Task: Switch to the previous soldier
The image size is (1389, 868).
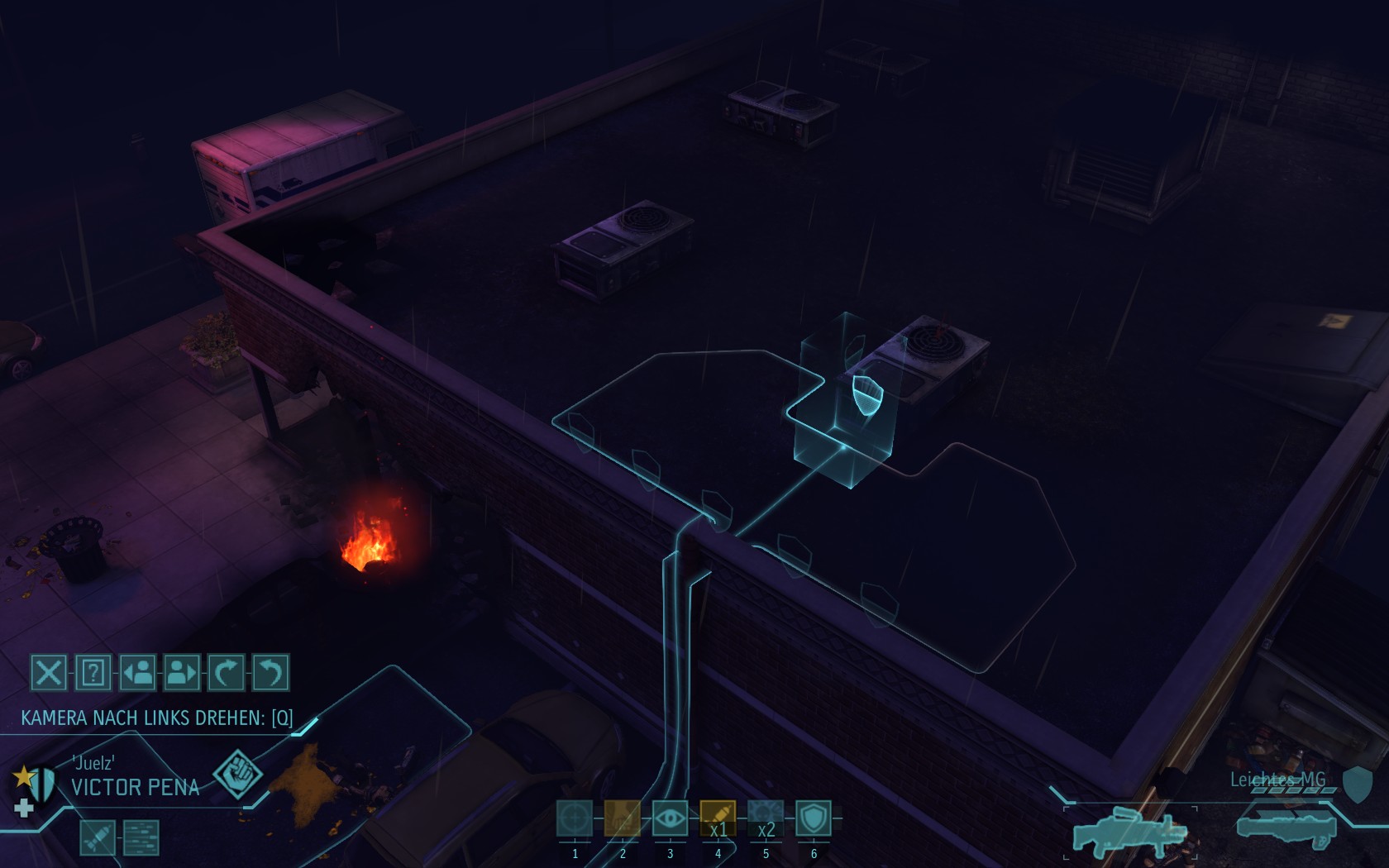Action: click(x=138, y=672)
